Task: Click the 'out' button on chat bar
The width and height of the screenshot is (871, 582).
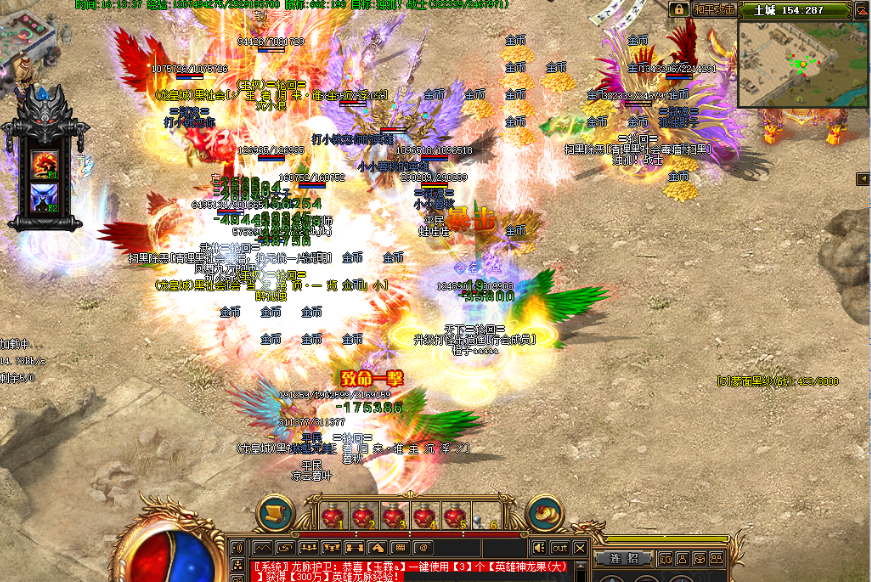Action: pyautogui.click(x=559, y=547)
